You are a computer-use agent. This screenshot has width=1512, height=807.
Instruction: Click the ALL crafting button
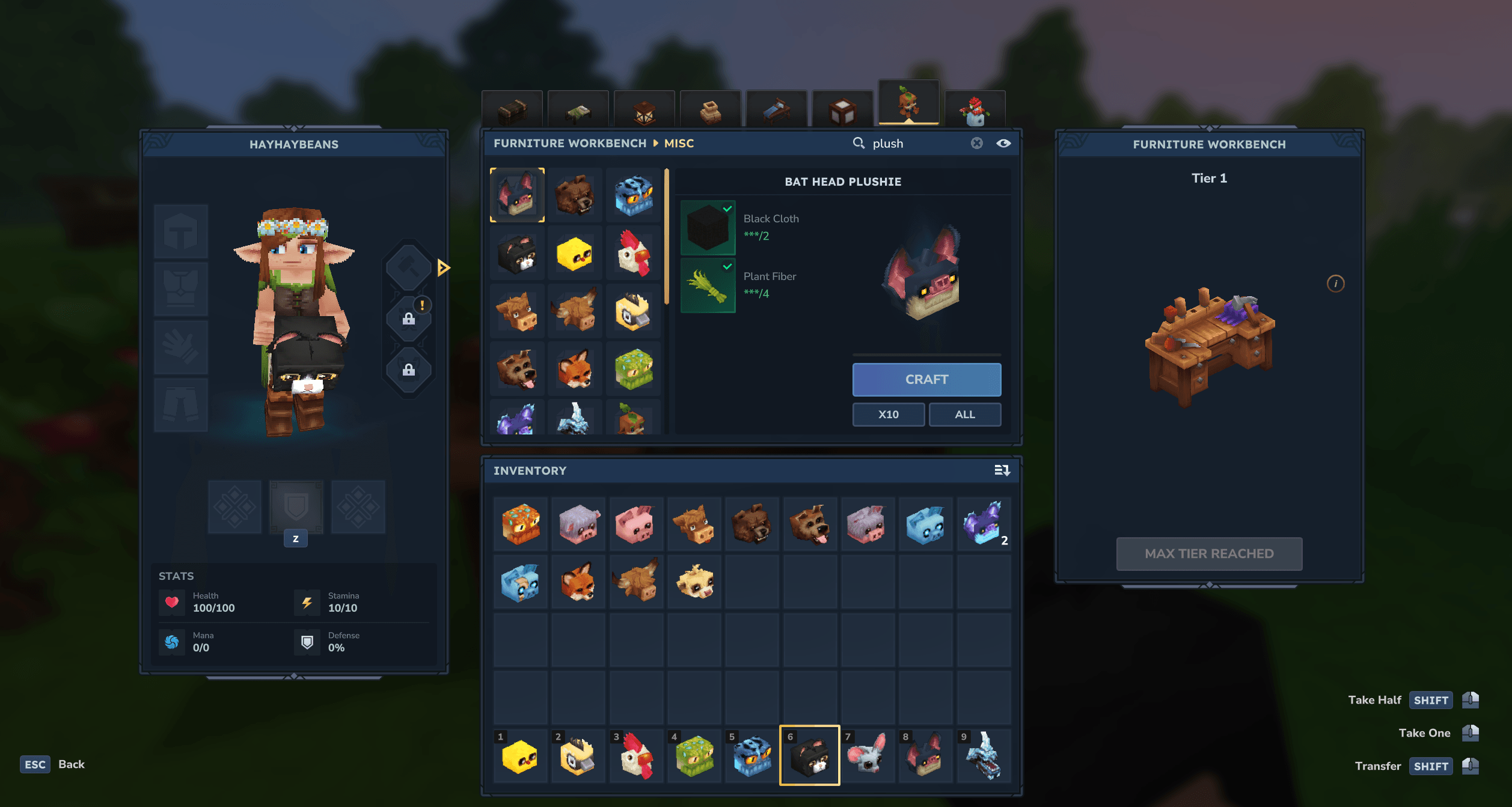(964, 414)
